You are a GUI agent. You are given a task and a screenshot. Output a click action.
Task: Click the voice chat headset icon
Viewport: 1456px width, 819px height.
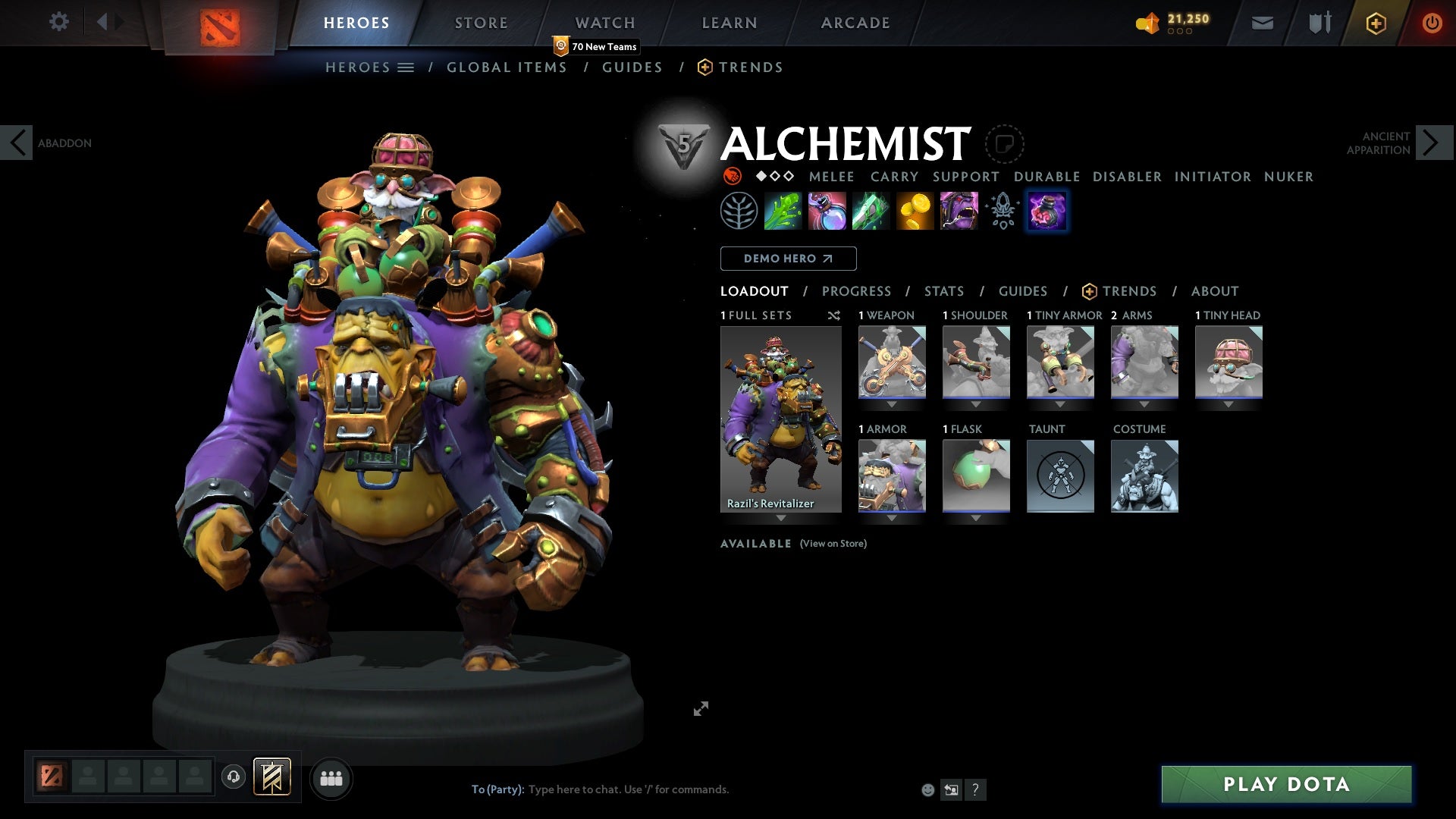pos(233,778)
